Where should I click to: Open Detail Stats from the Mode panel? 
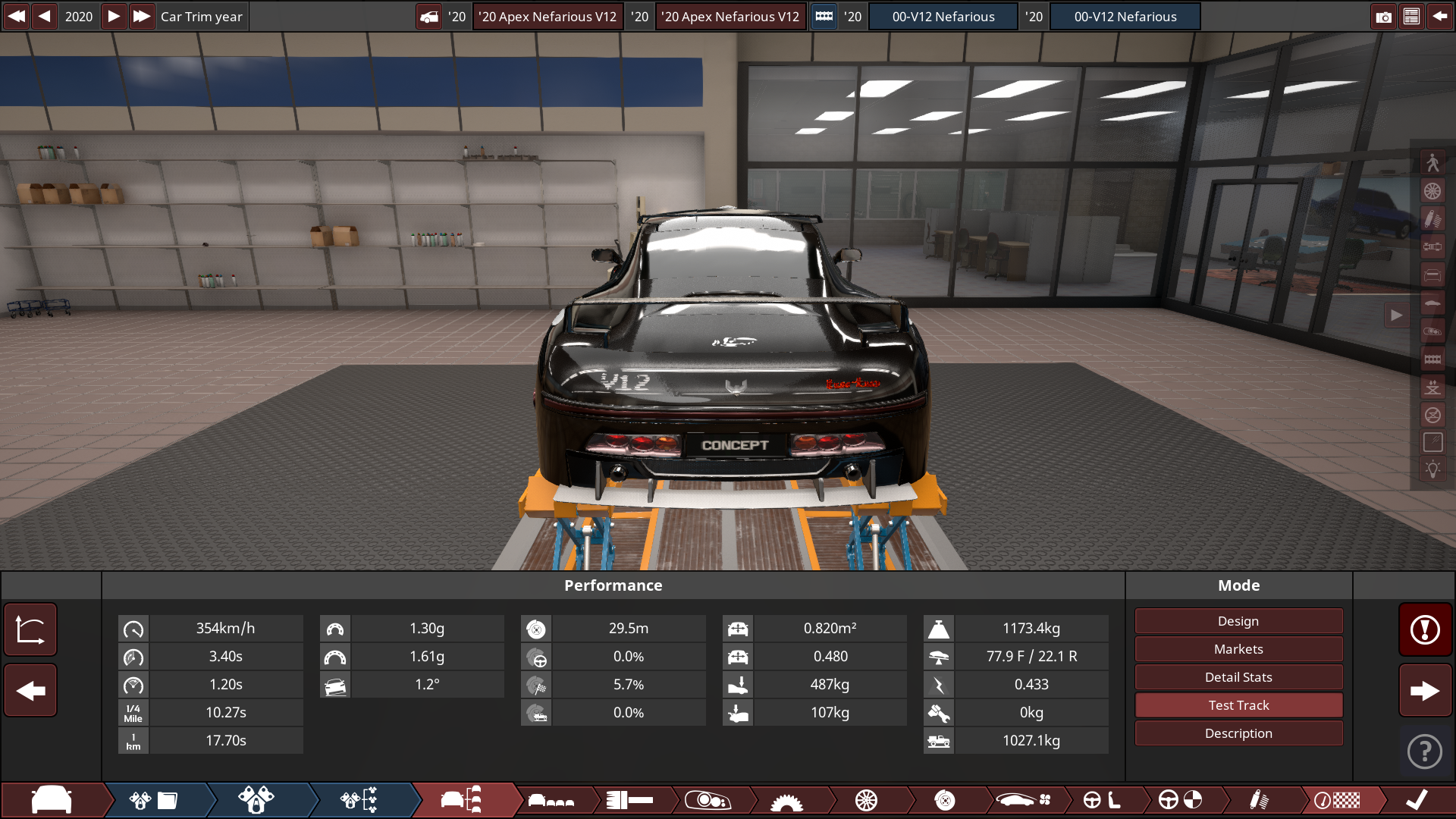[x=1238, y=676]
